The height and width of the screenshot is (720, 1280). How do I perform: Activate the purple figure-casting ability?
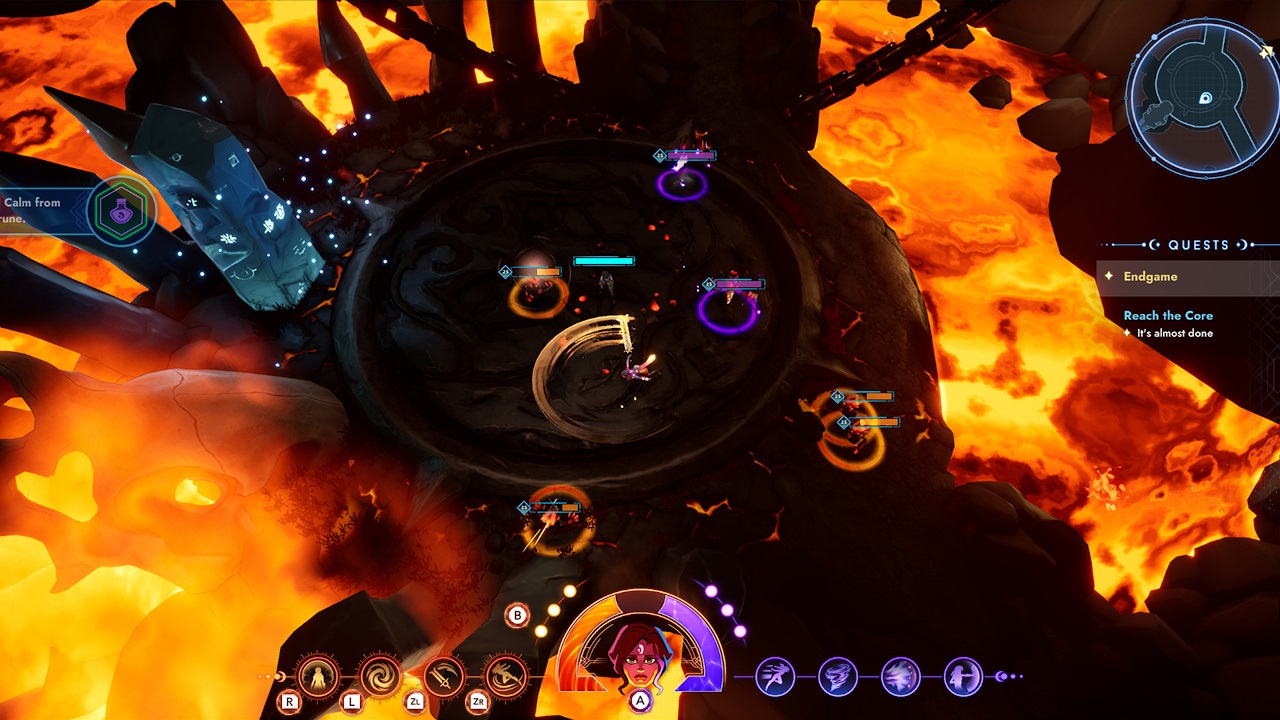pos(963,677)
